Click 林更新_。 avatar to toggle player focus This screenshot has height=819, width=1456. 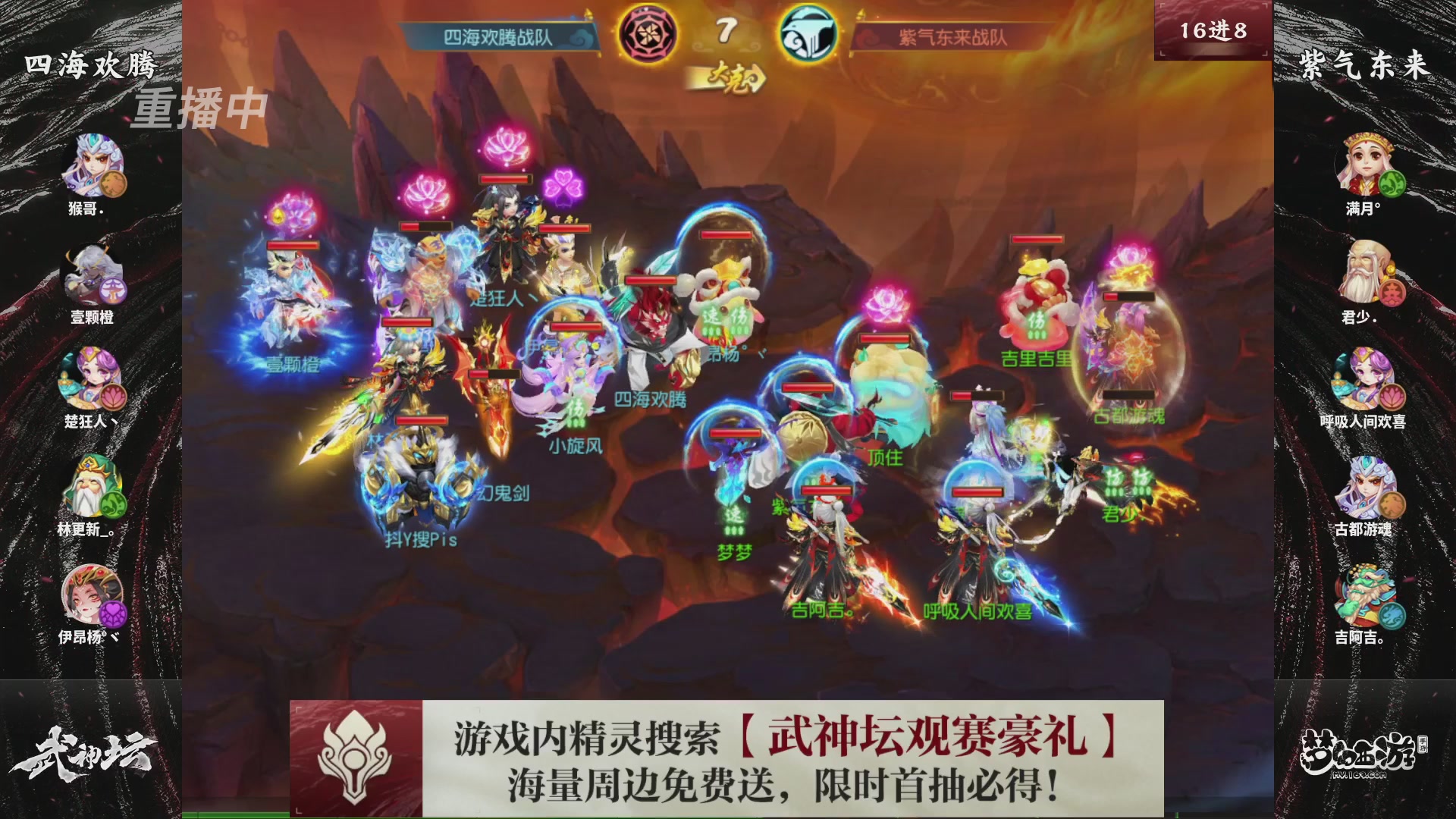91,485
